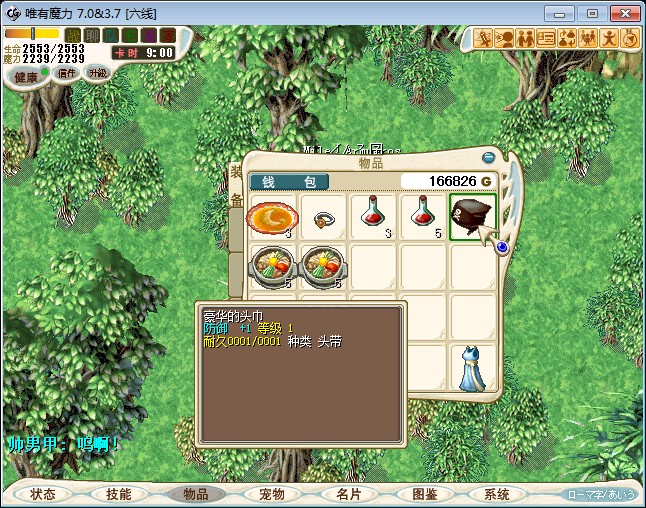Open the 系统 system menu
Image resolution: width=646 pixels, height=508 pixels.
(497, 494)
